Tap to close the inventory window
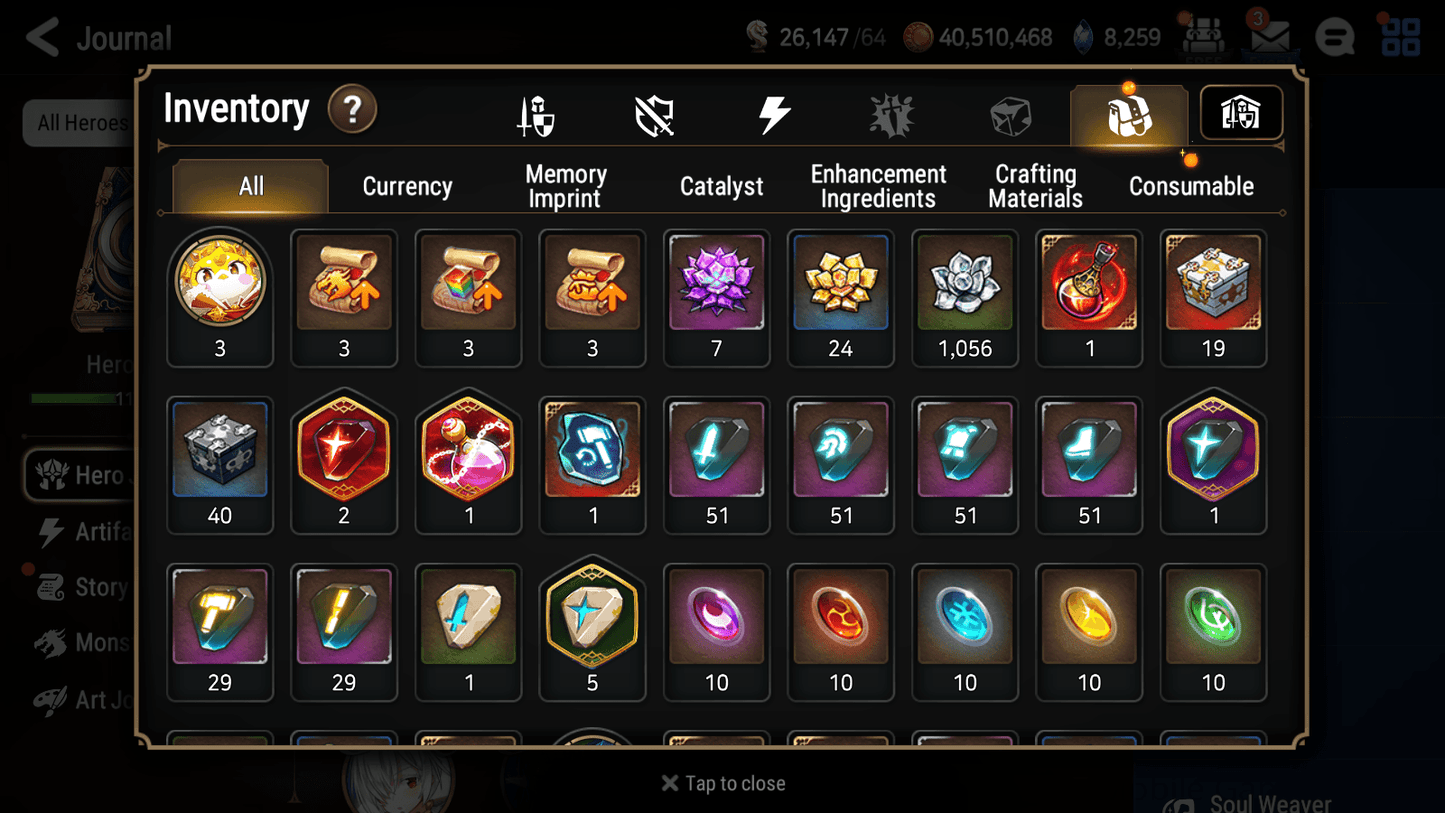Viewport: 1445px width, 813px height. tap(722, 783)
